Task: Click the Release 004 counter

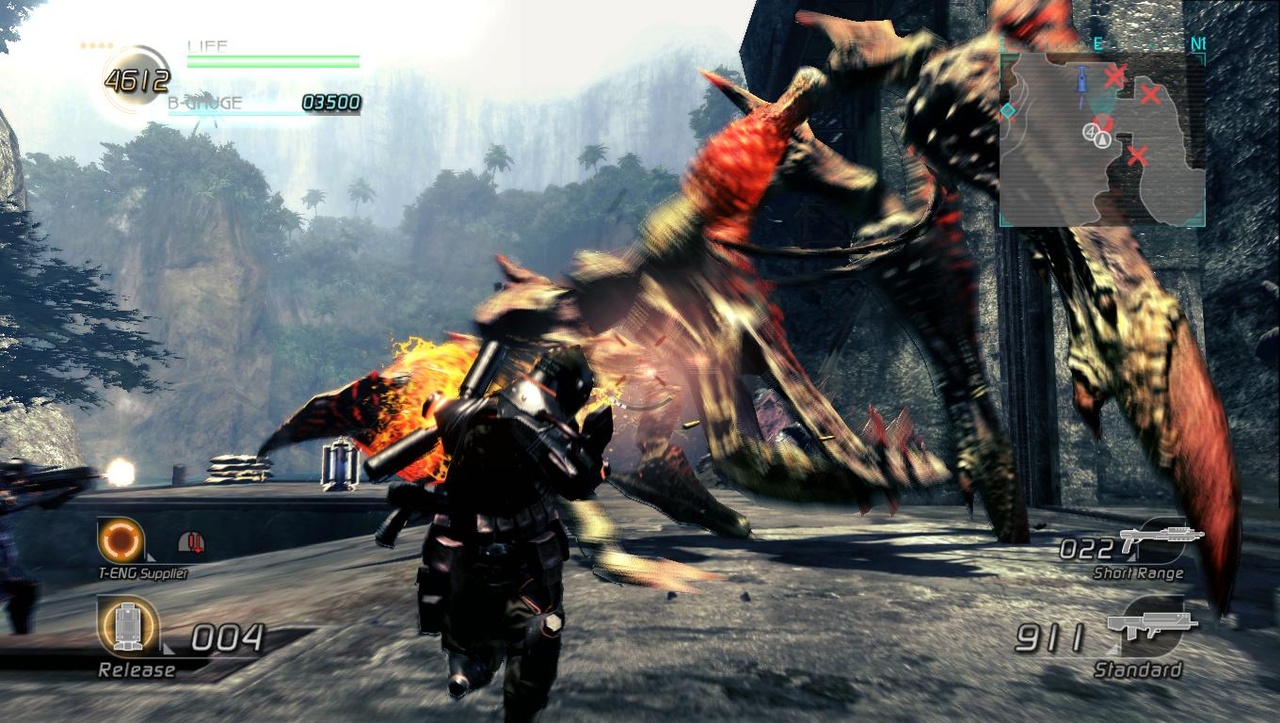Action: click(225, 637)
